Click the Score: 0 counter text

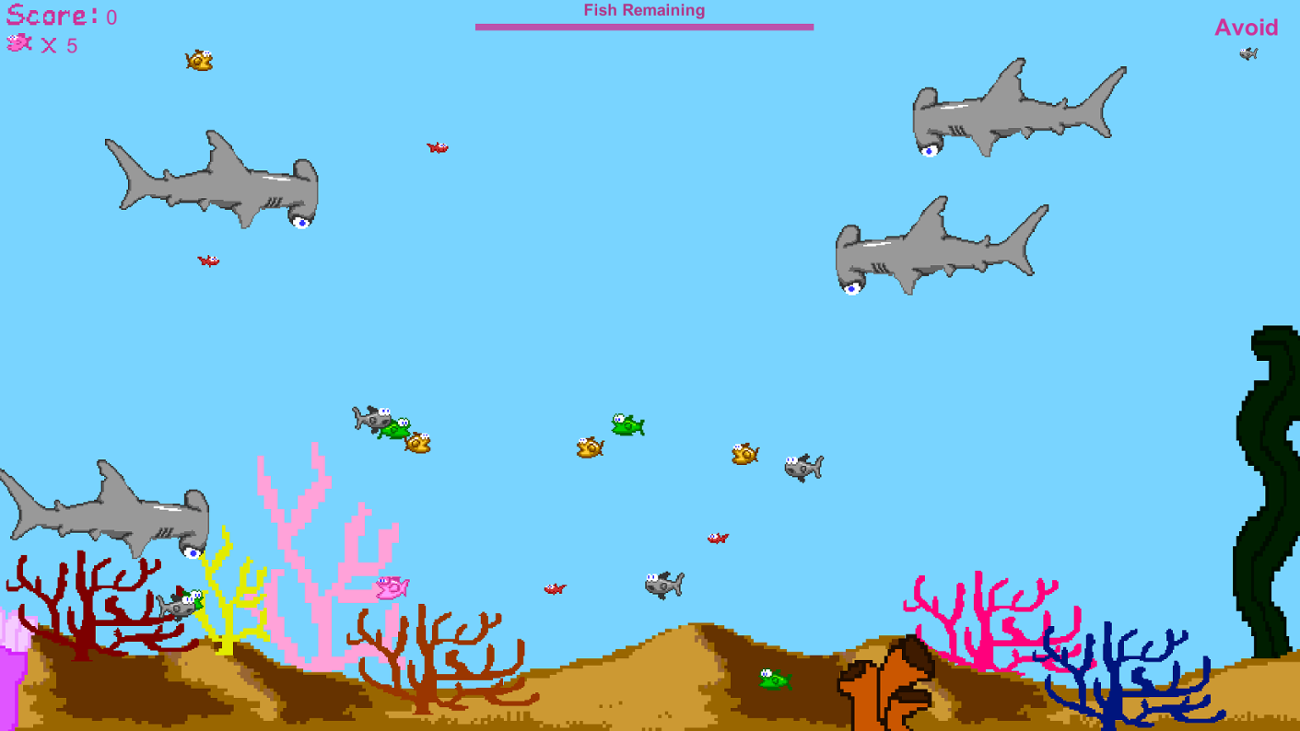55,15
